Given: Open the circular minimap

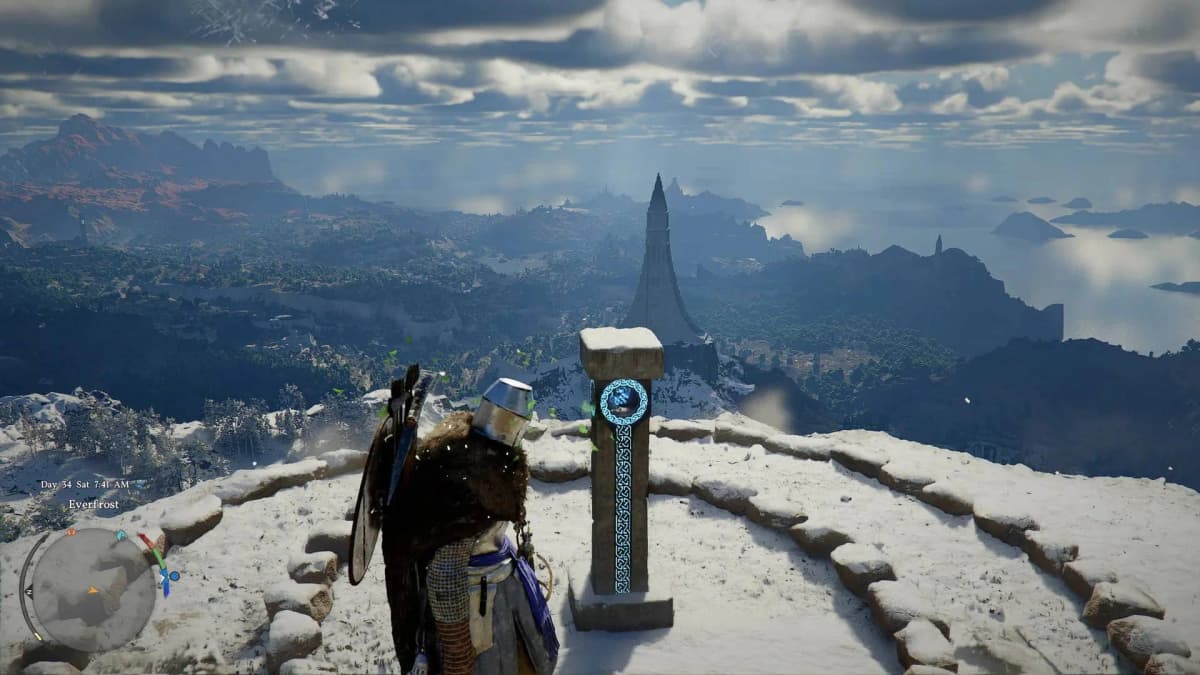Looking at the screenshot, I should 93,589.
